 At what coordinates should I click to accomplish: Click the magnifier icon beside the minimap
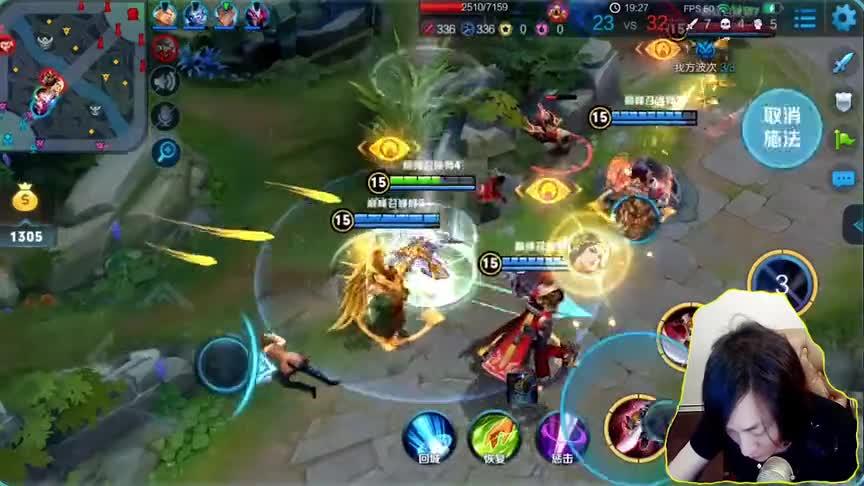click(x=165, y=151)
